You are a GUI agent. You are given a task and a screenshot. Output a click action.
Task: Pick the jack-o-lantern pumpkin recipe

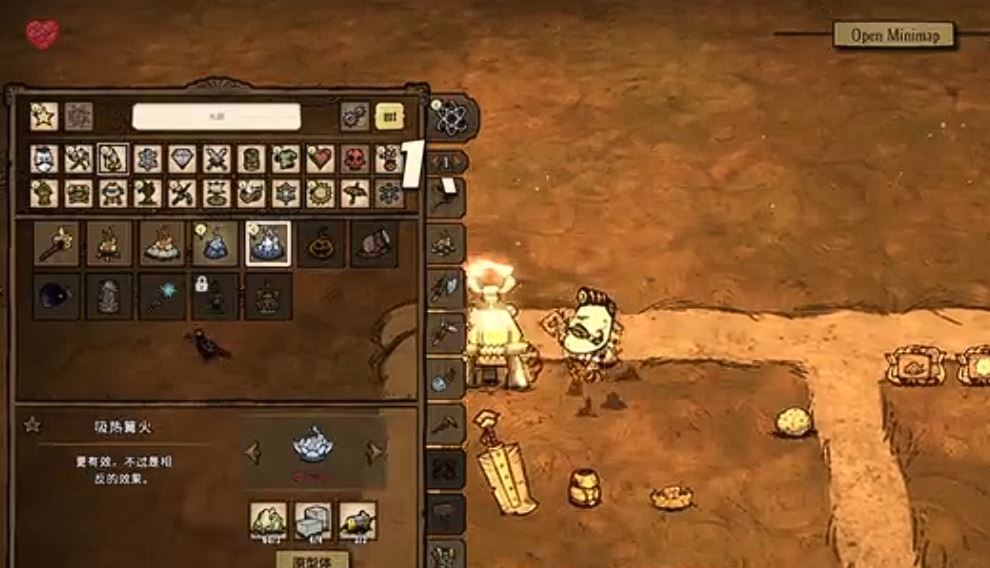(x=321, y=243)
